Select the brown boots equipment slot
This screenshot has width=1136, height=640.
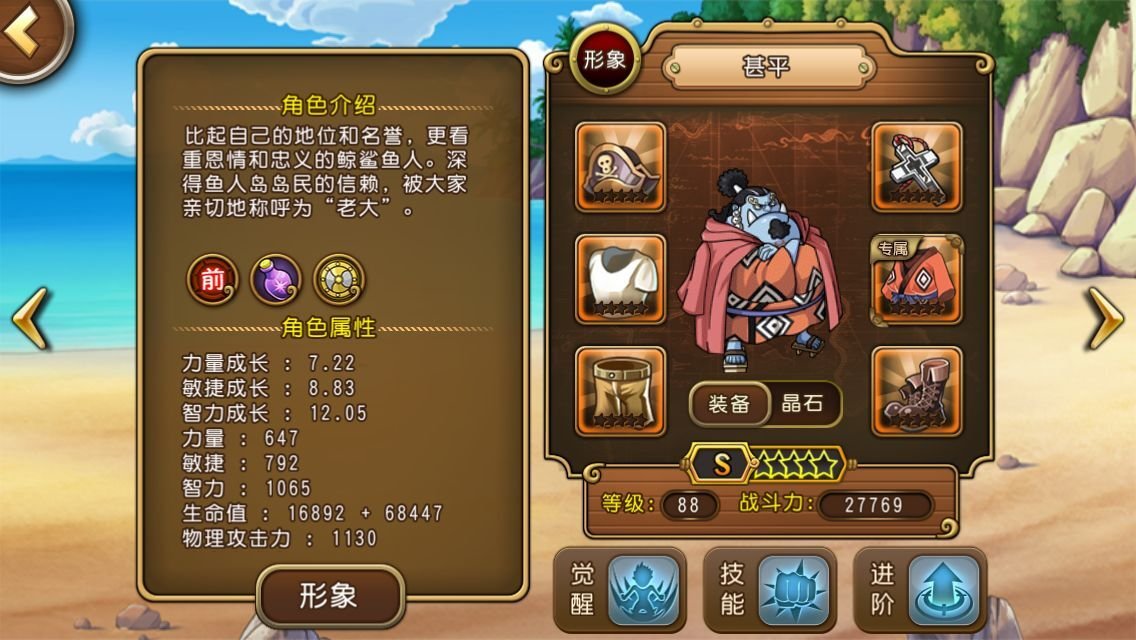point(917,391)
